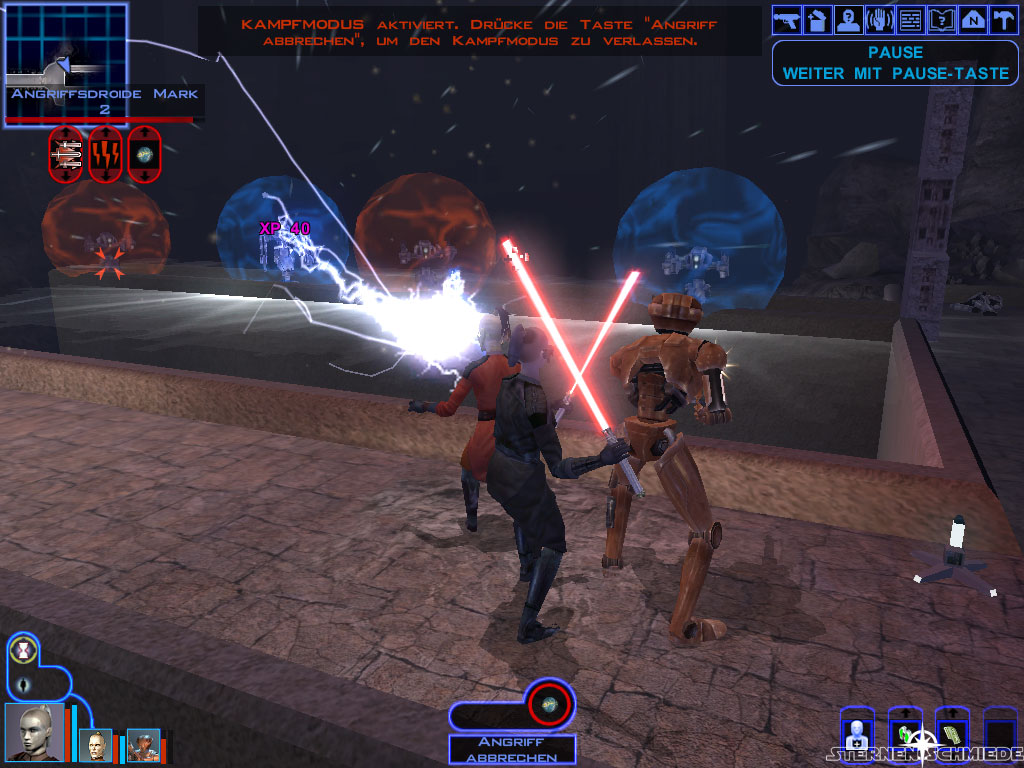The width and height of the screenshot is (1024, 768).
Task: Toggle the stealth mode icon above portraits
Action: pos(23,684)
